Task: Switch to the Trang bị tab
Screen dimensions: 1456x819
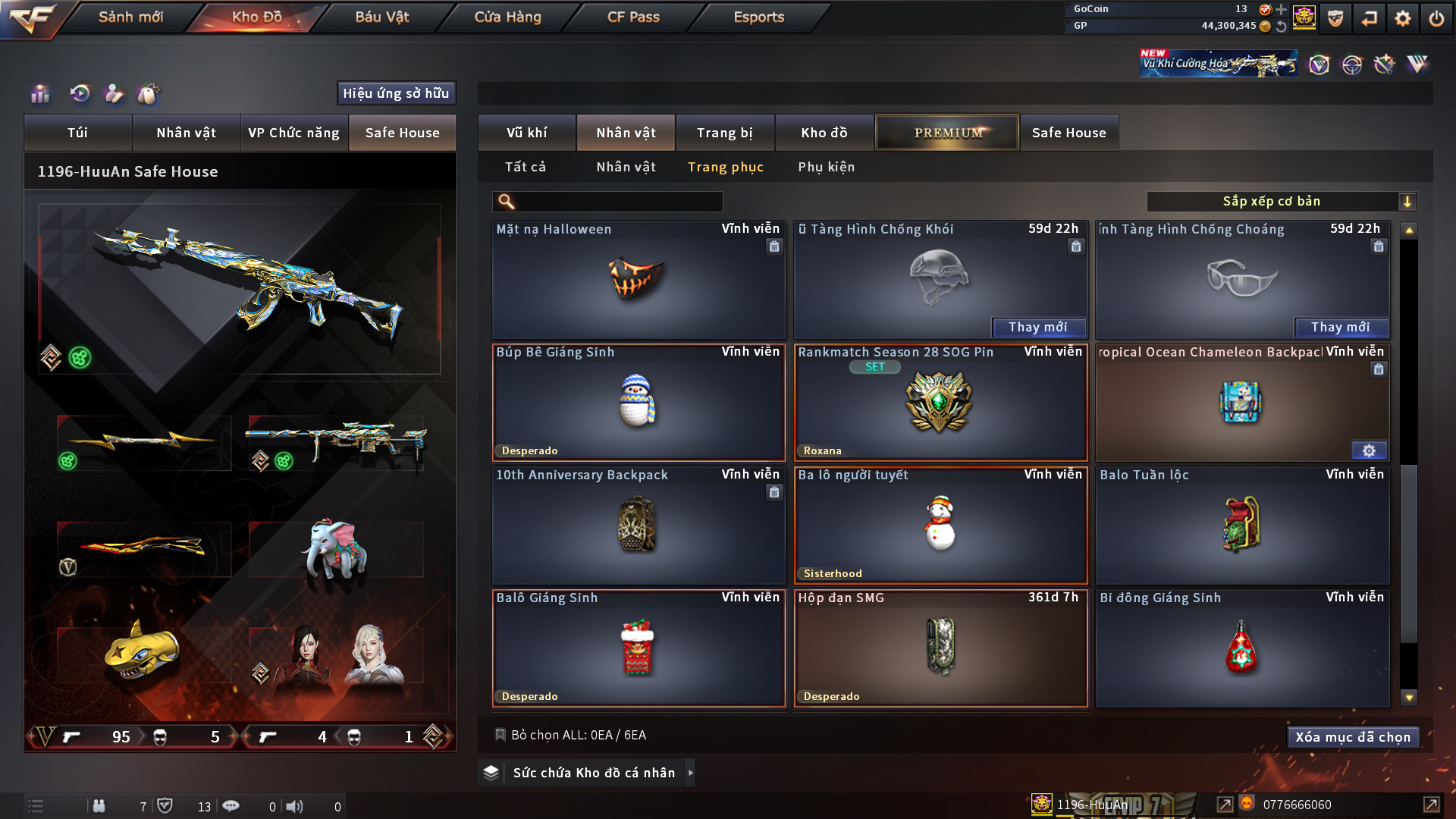Action: click(724, 133)
